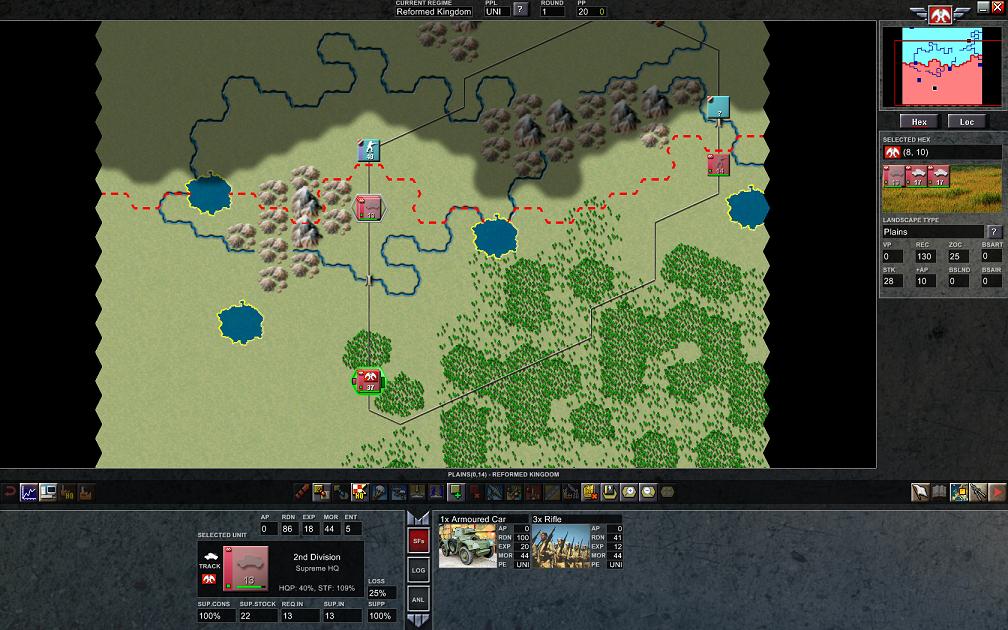Switch to the Loc tab
The height and width of the screenshot is (630, 1008).
pos(967,121)
